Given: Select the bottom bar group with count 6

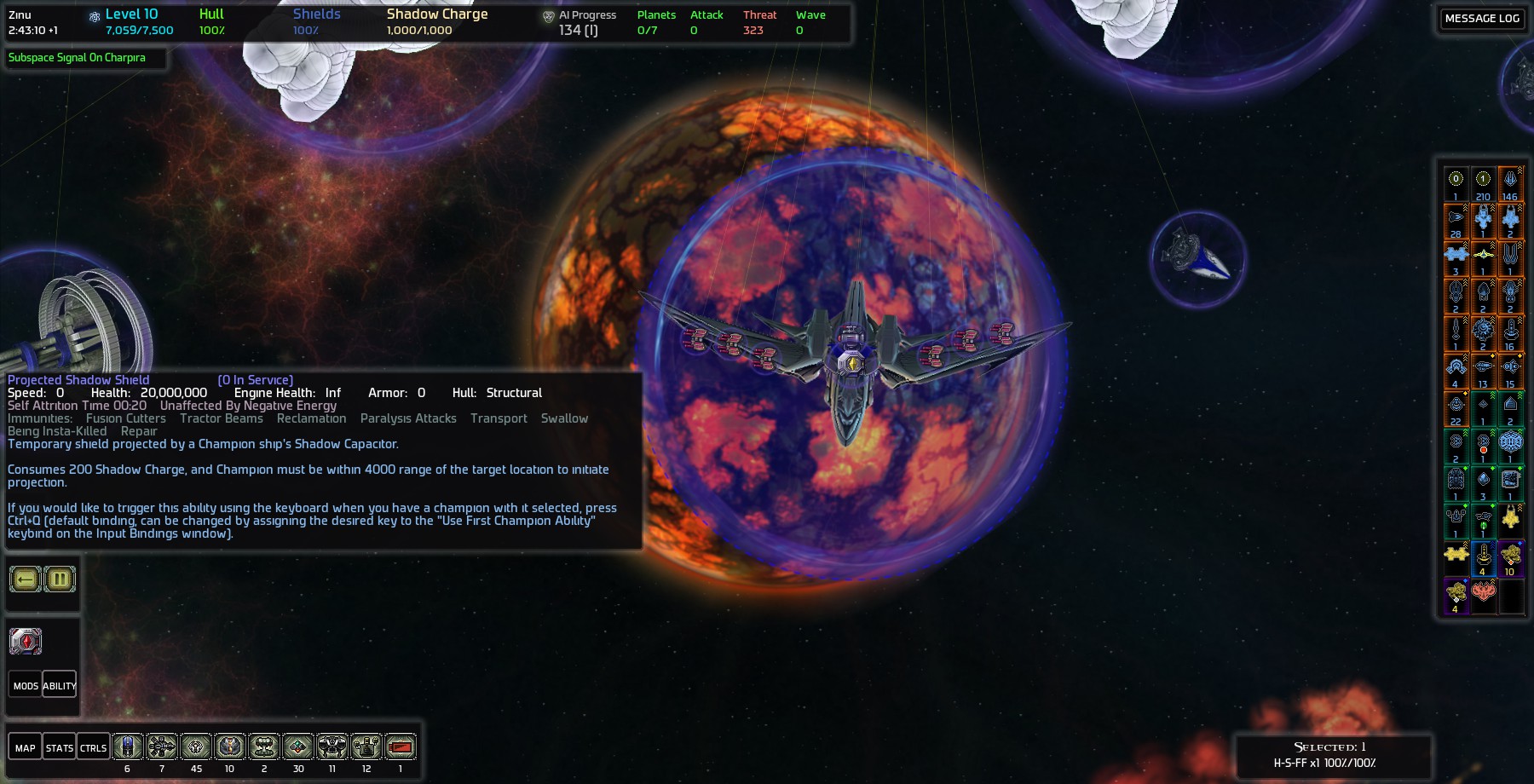Looking at the screenshot, I should [128, 747].
